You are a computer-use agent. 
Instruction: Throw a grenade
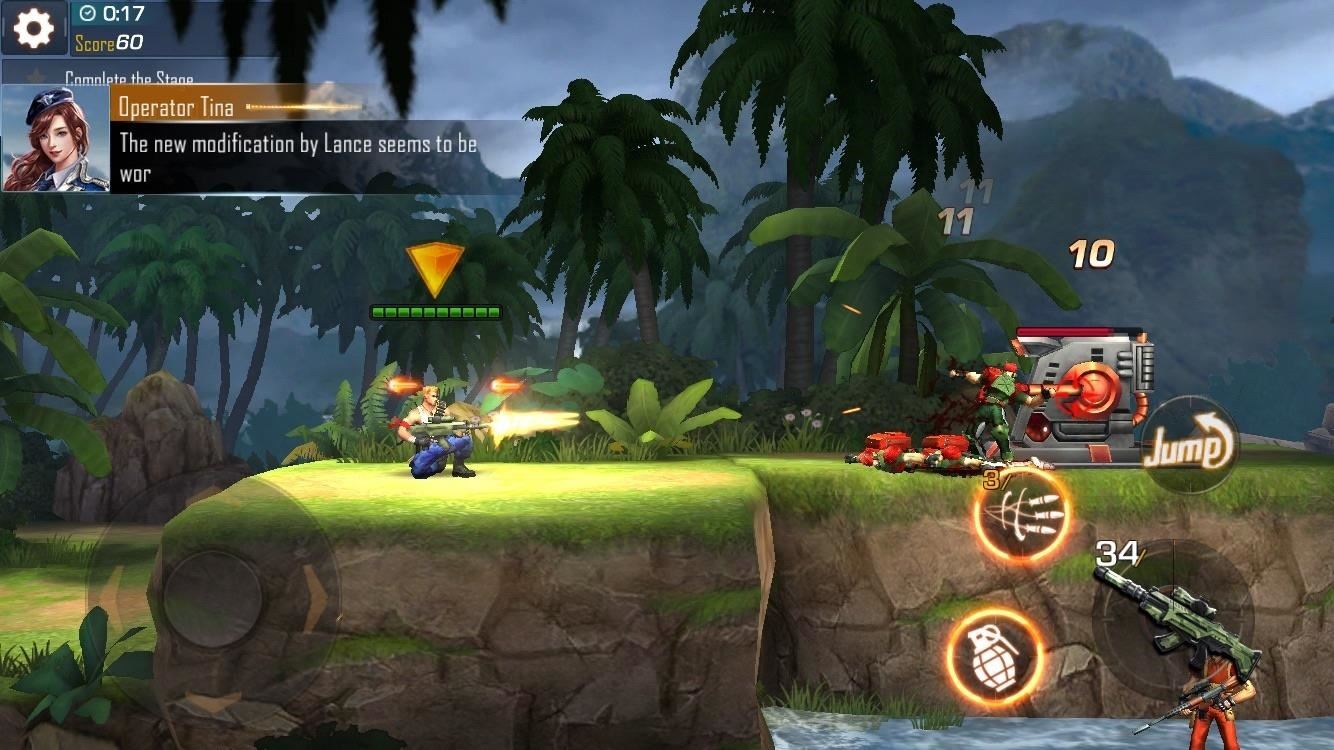(994, 657)
